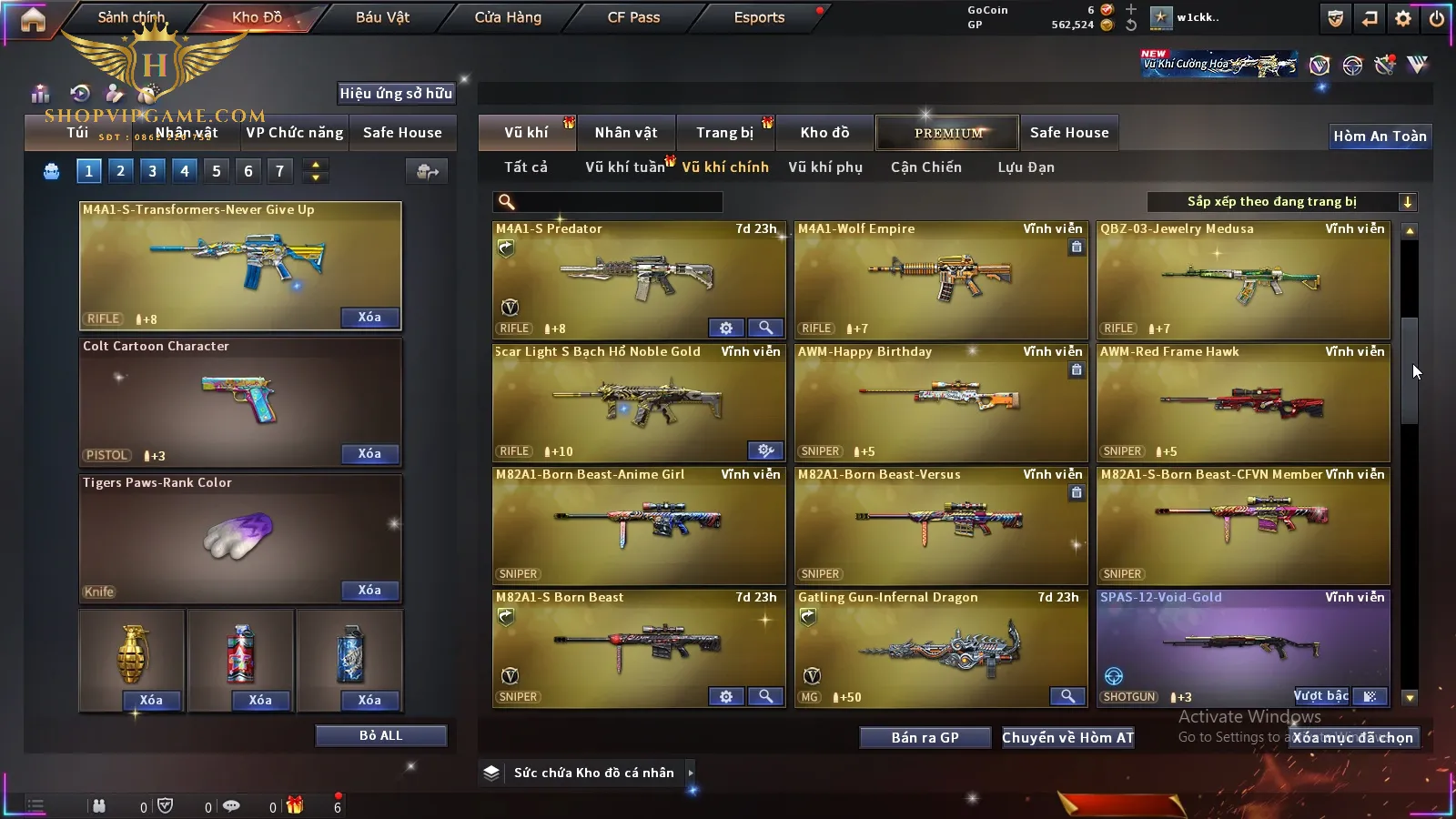Filter by Cận Chiến weapons
Viewport: 1456px width, 819px height.
click(925, 167)
